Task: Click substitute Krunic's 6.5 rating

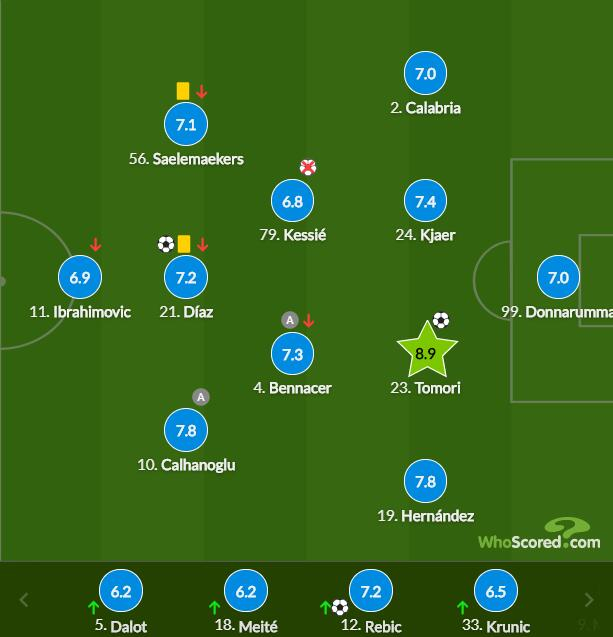Action: (x=496, y=592)
